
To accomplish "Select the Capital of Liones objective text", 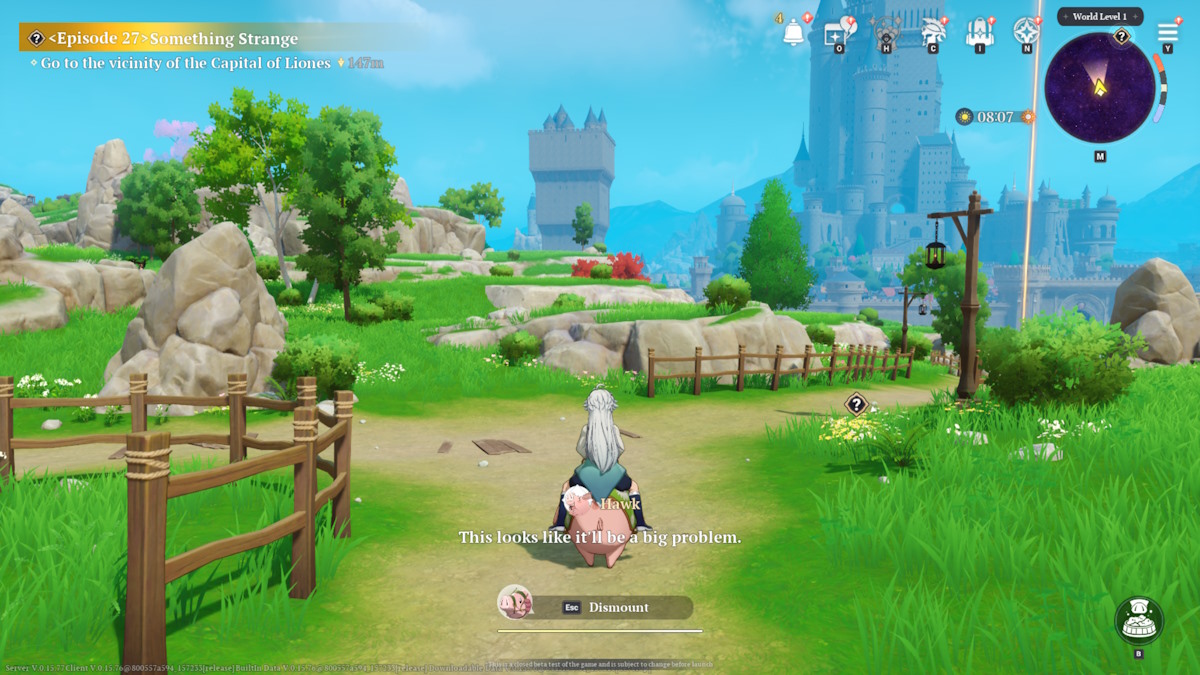I will coord(185,63).
